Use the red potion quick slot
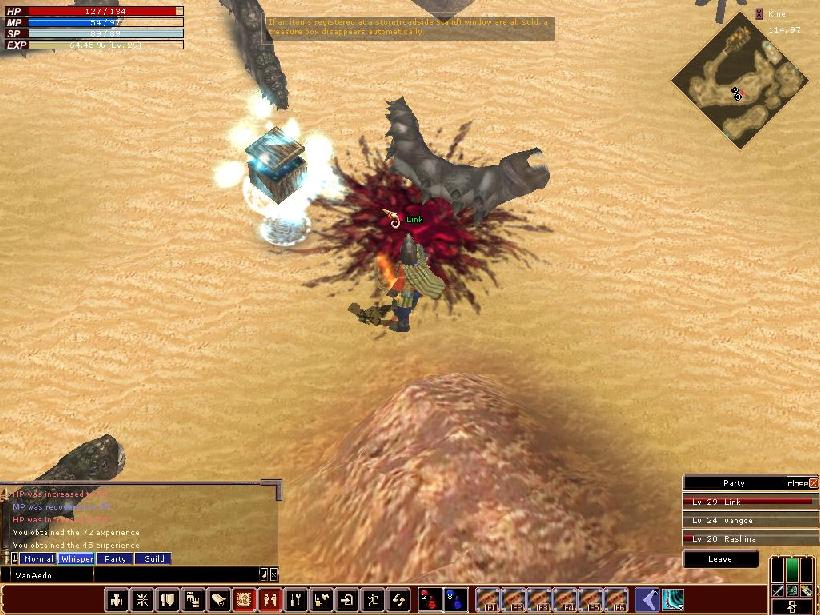This screenshot has width=820, height=615. pyautogui.click(x=430, y=600)
